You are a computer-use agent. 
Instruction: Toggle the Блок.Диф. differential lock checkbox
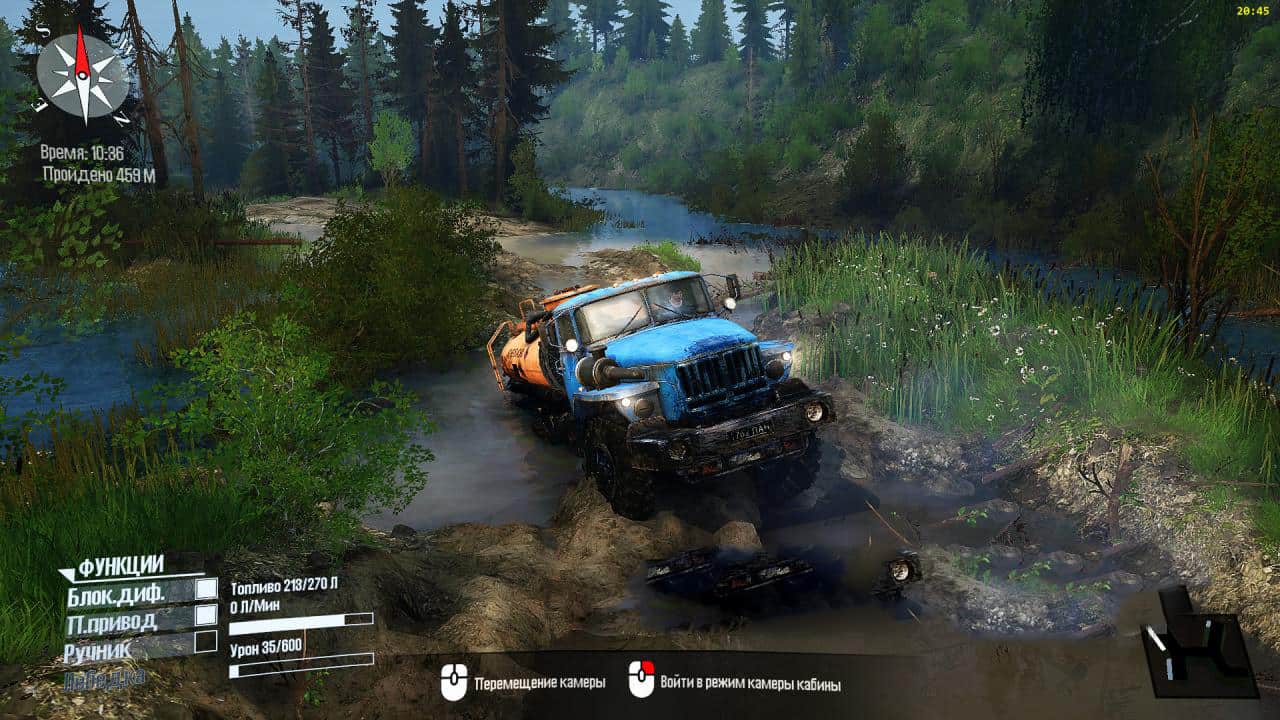[x=206, y=589]
